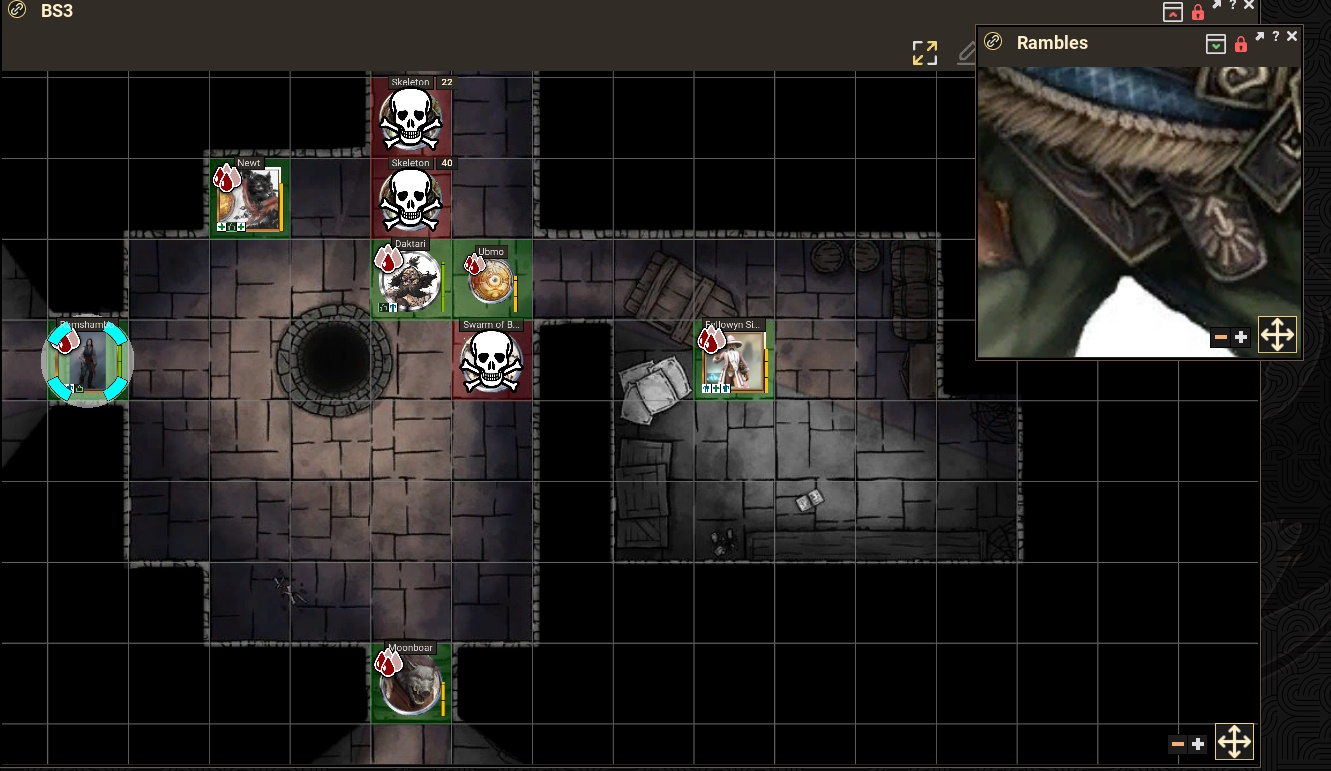Target the Swarm of B... skull token
Screen dimensions: 1331x771
pyautogui.click(x=492, y=362)
